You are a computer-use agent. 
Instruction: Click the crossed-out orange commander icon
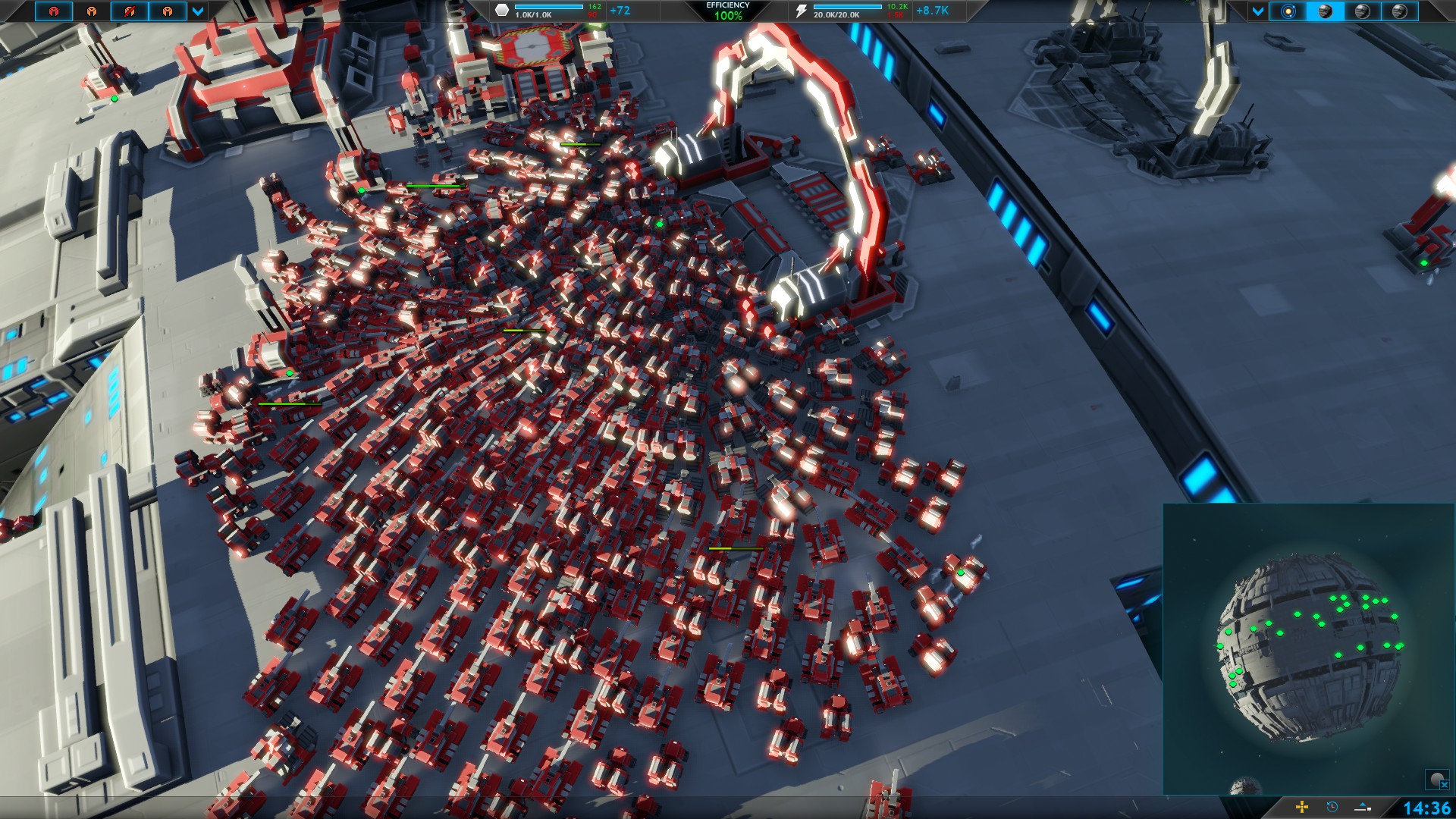(130, 11)
